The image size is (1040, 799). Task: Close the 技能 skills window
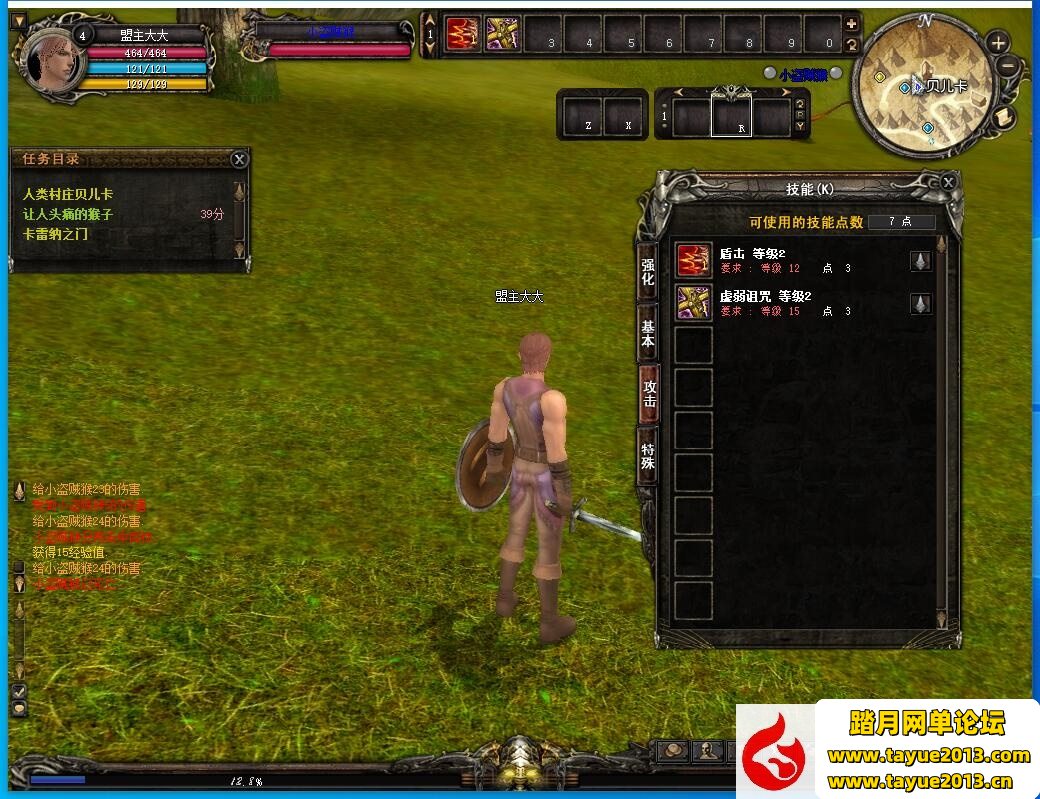point(948,182)
